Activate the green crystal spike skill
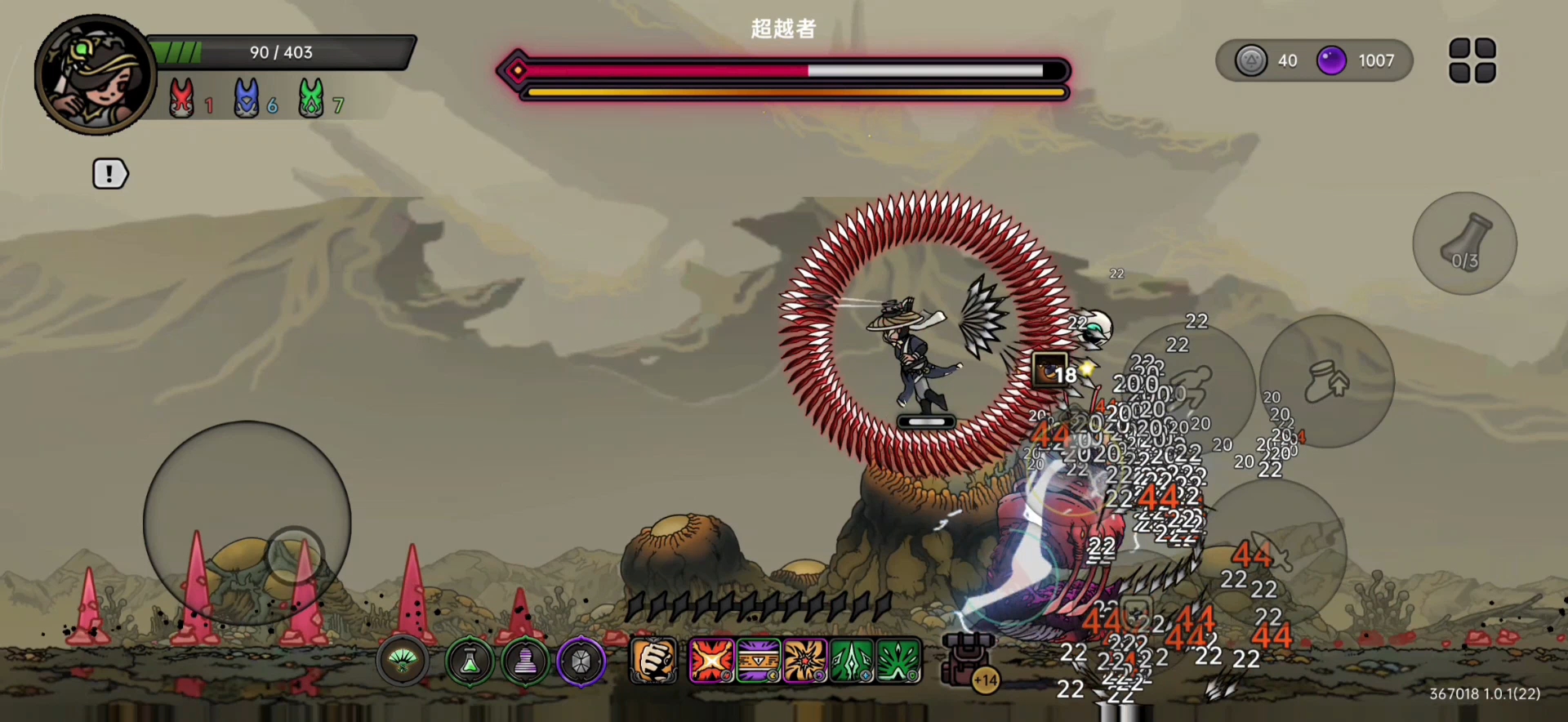Screen dimensions: 1568x722 [x=852, y=660]
